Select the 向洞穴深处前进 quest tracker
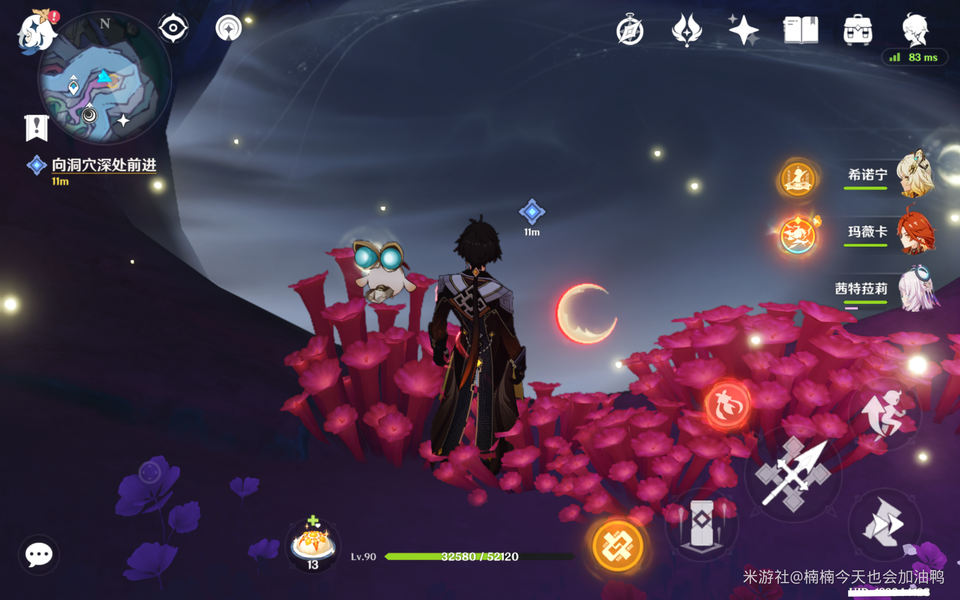 104,165
